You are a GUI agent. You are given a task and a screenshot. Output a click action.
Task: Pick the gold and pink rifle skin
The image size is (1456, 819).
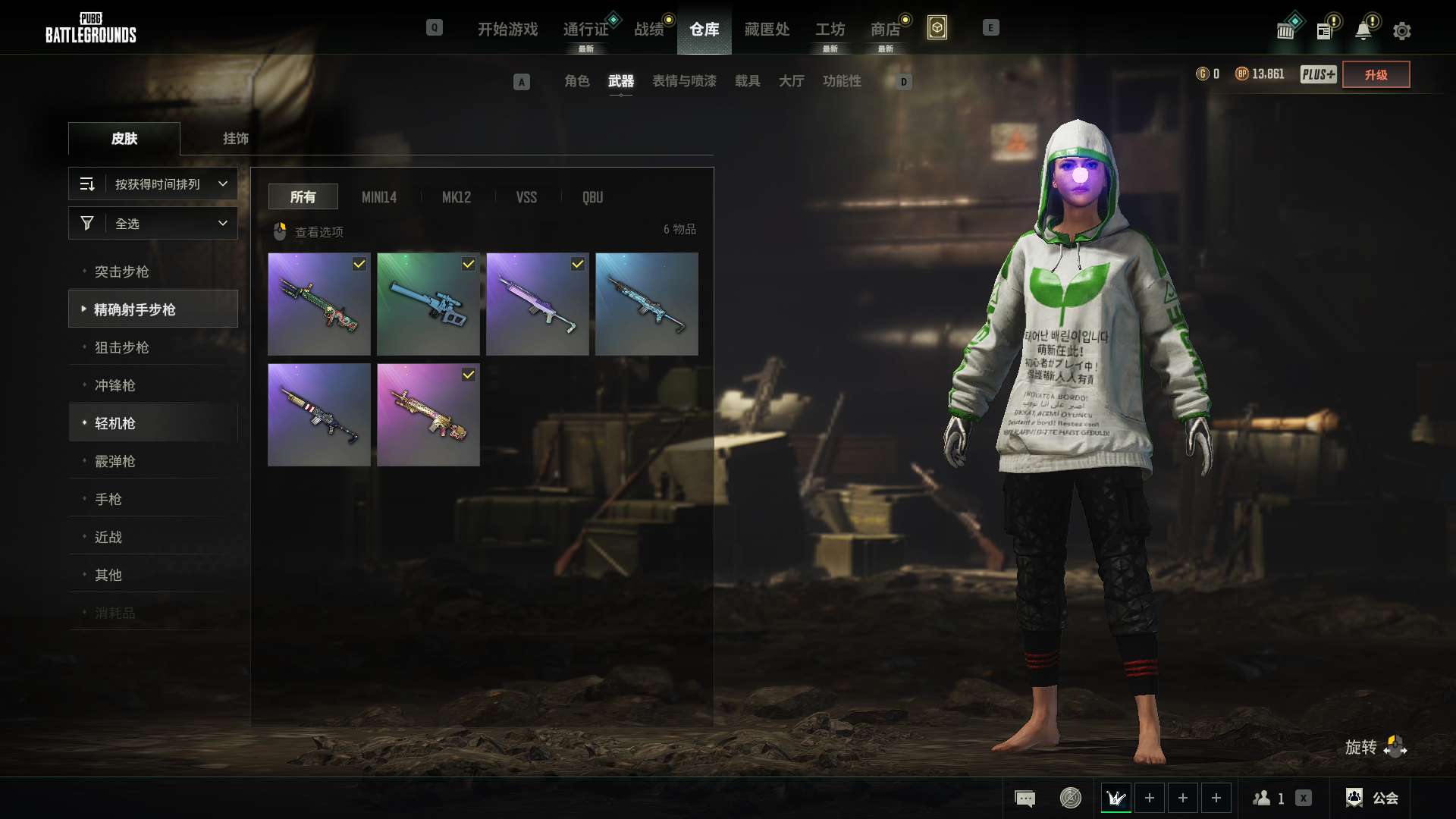pyautogui.click(x=428, y=415)
